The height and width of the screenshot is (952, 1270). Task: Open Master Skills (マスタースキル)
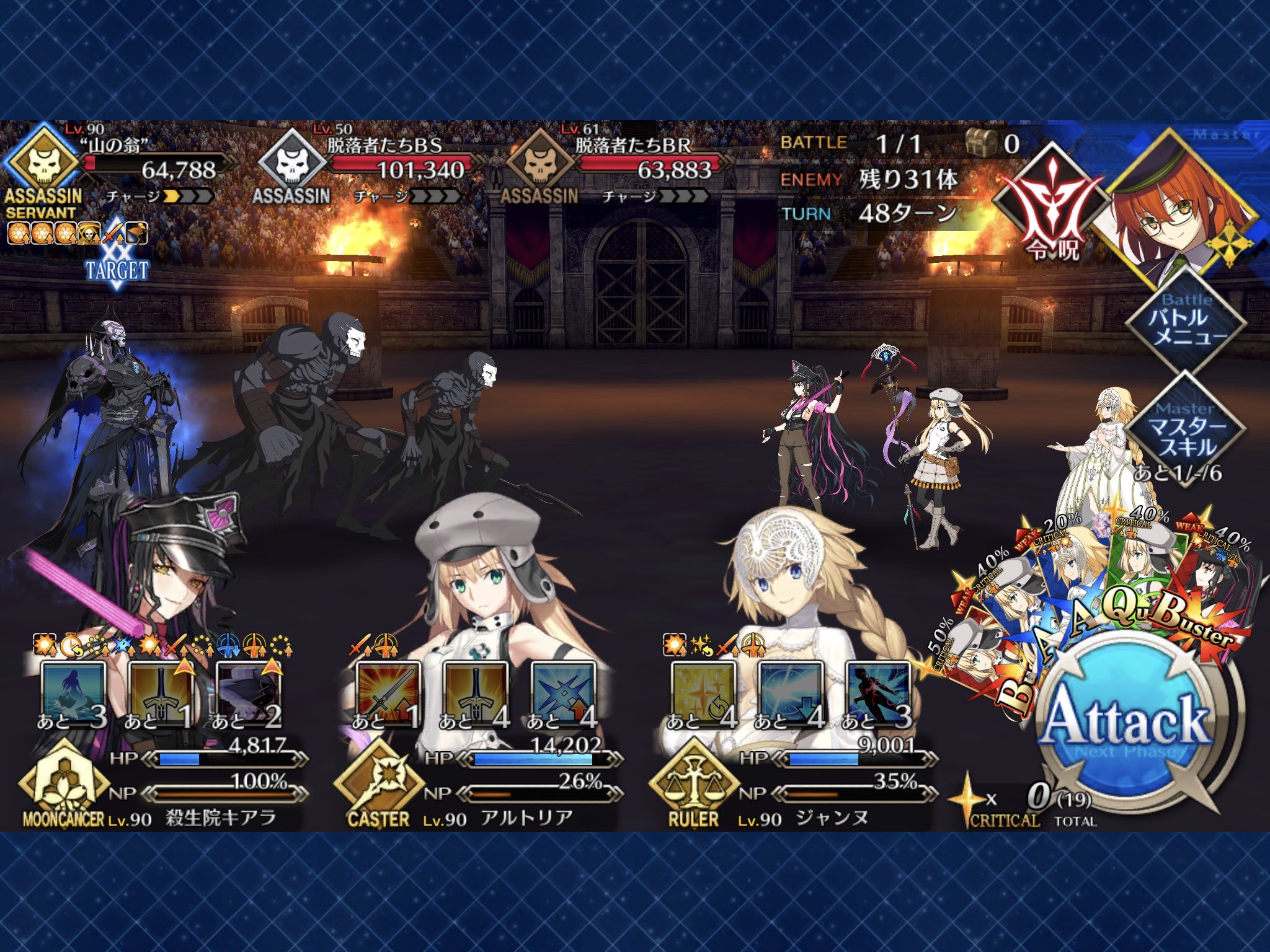coord(1186,429)
